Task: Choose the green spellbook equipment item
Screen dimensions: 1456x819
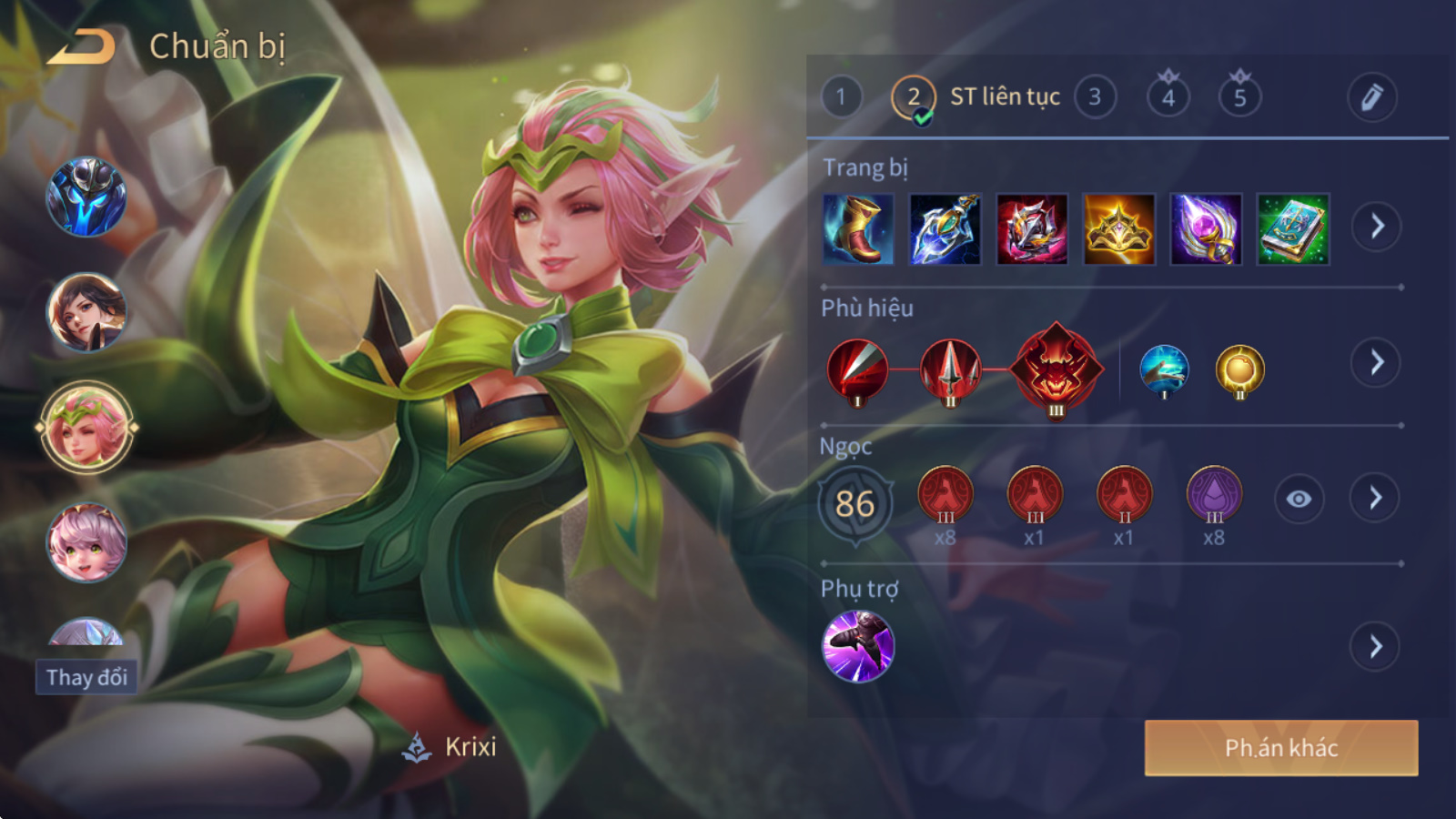Action: [x=1292, y=229]
